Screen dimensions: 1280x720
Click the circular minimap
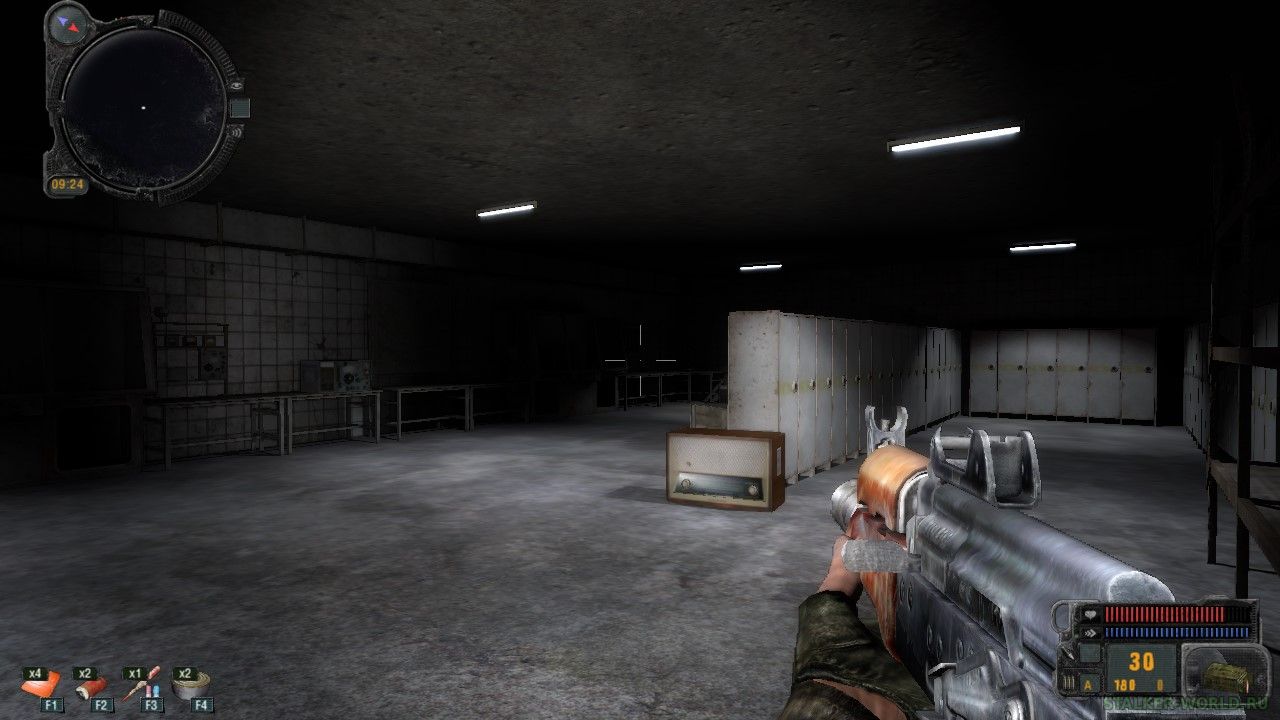tap(142, 106)
